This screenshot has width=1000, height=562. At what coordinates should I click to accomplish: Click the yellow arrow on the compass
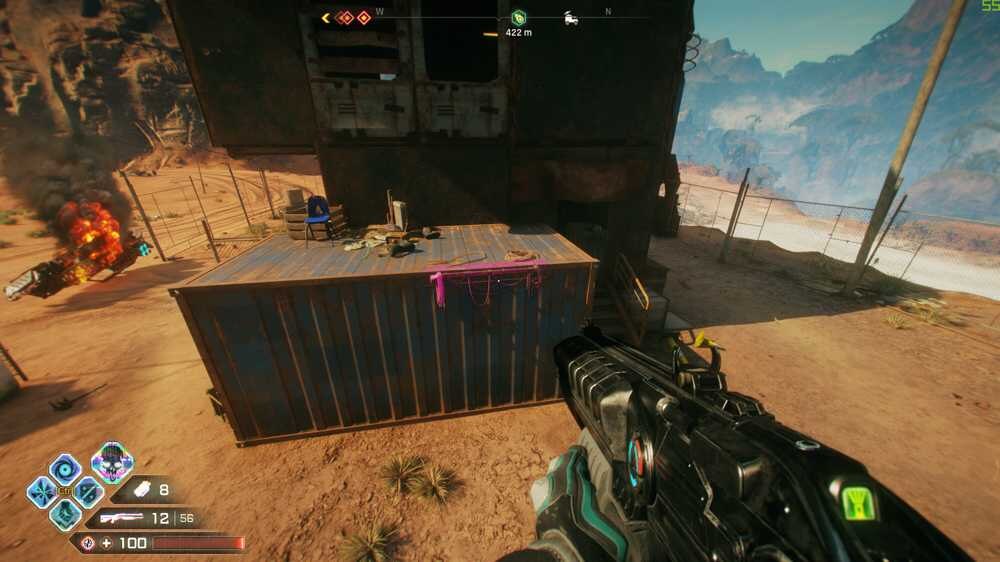tap(326, 17)
